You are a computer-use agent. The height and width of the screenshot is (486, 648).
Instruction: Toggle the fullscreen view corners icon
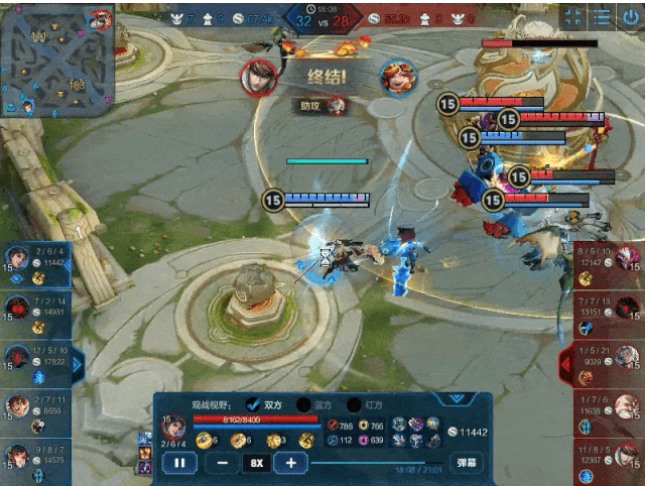tap(572, 17)
